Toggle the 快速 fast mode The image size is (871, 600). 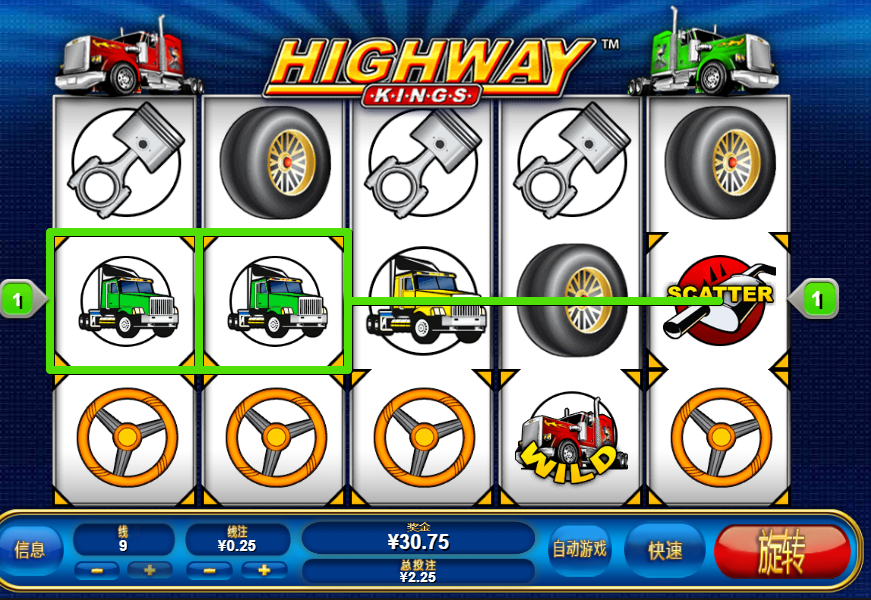664,550
